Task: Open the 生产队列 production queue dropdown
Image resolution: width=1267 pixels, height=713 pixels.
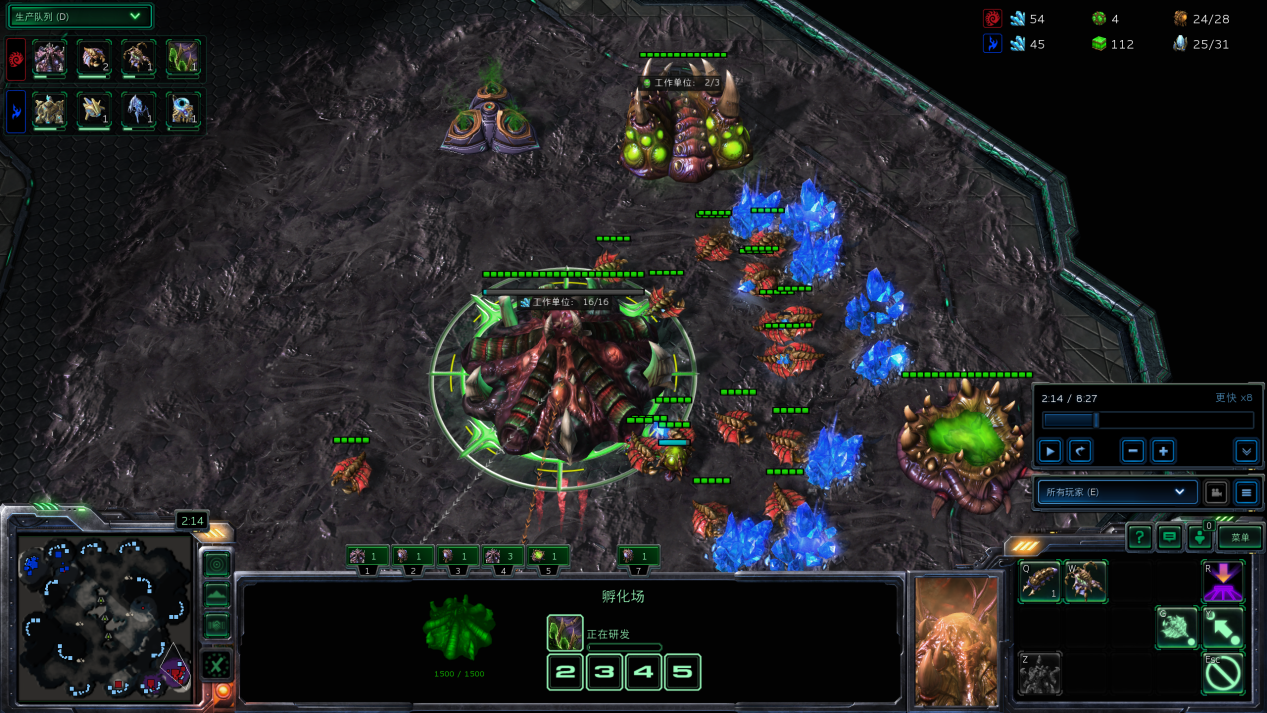Action: [80, 16]
